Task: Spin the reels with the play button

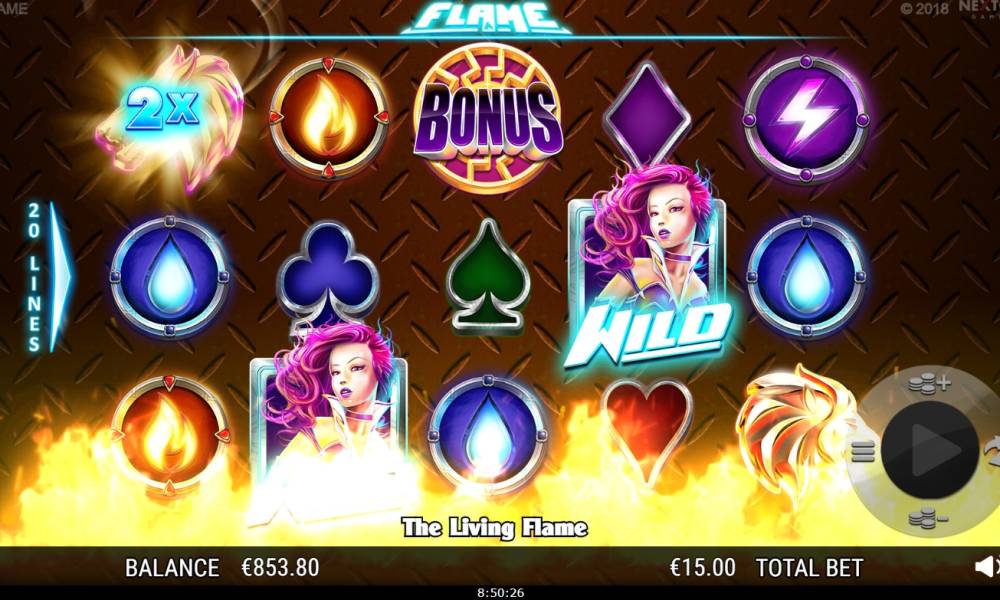Action: [929, 451]
